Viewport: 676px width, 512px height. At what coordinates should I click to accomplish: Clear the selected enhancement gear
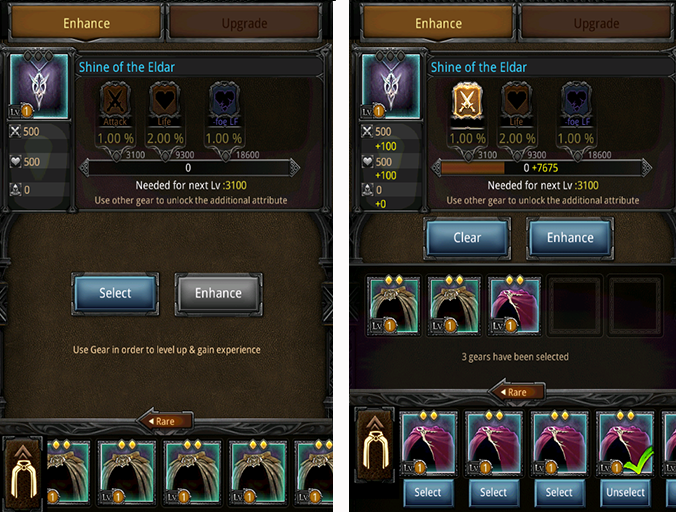pyautogui.click(x=467, y=238)
